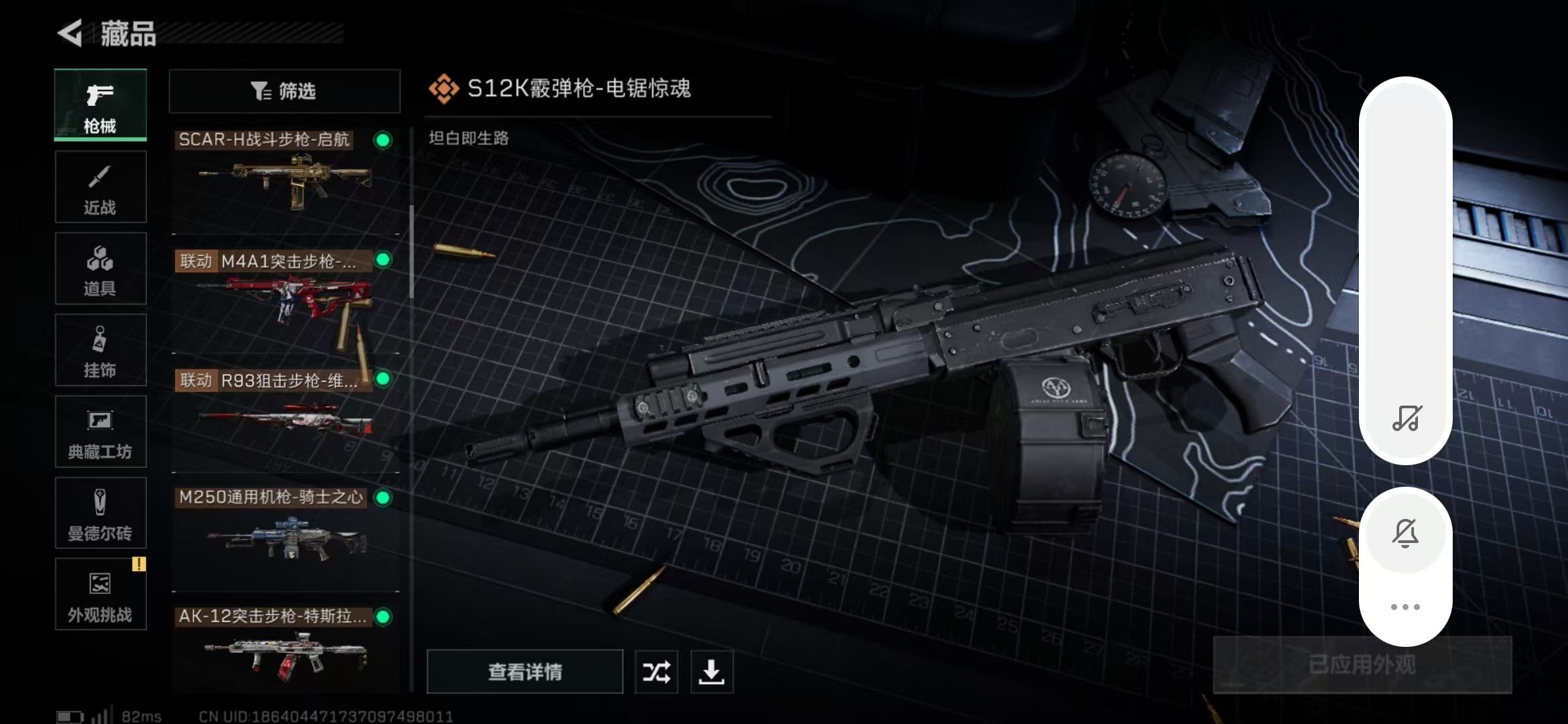Toggle the green indicator on M250 骑士之心
The width and height of the screenshot is (1568, 724).
[x=383, y=498]
